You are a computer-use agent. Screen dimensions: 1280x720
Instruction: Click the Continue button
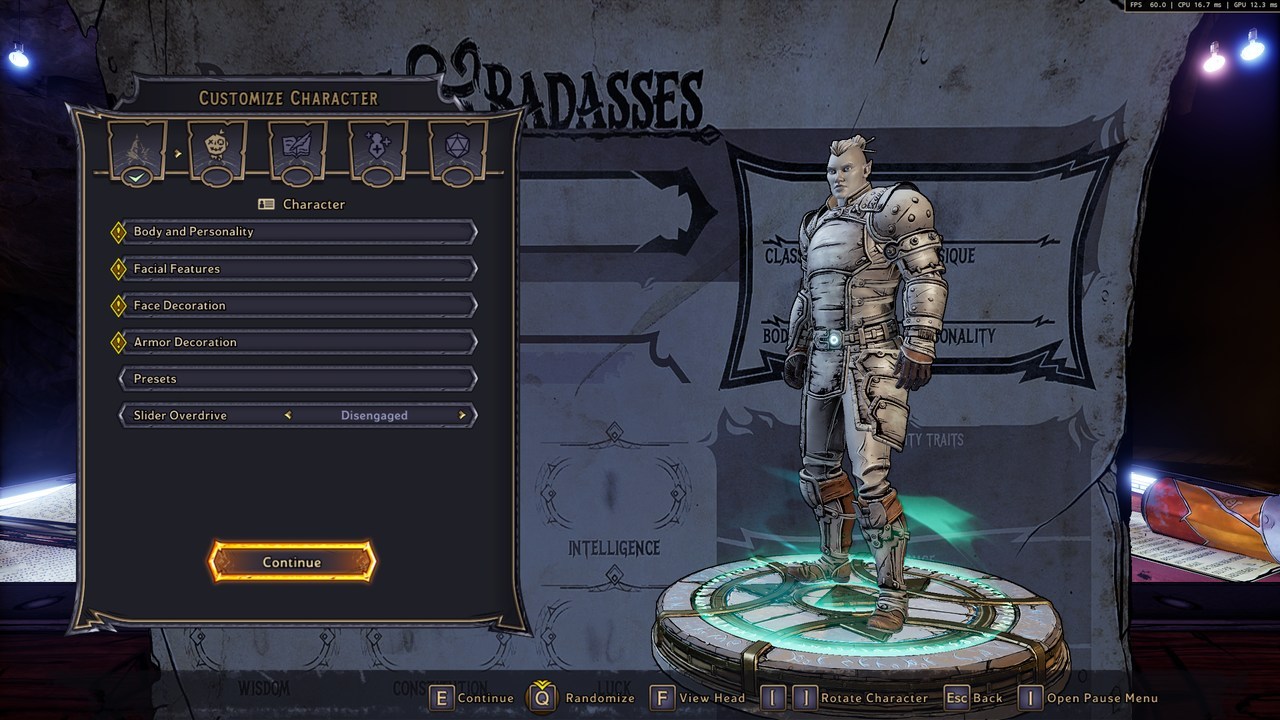click(292, 562)
